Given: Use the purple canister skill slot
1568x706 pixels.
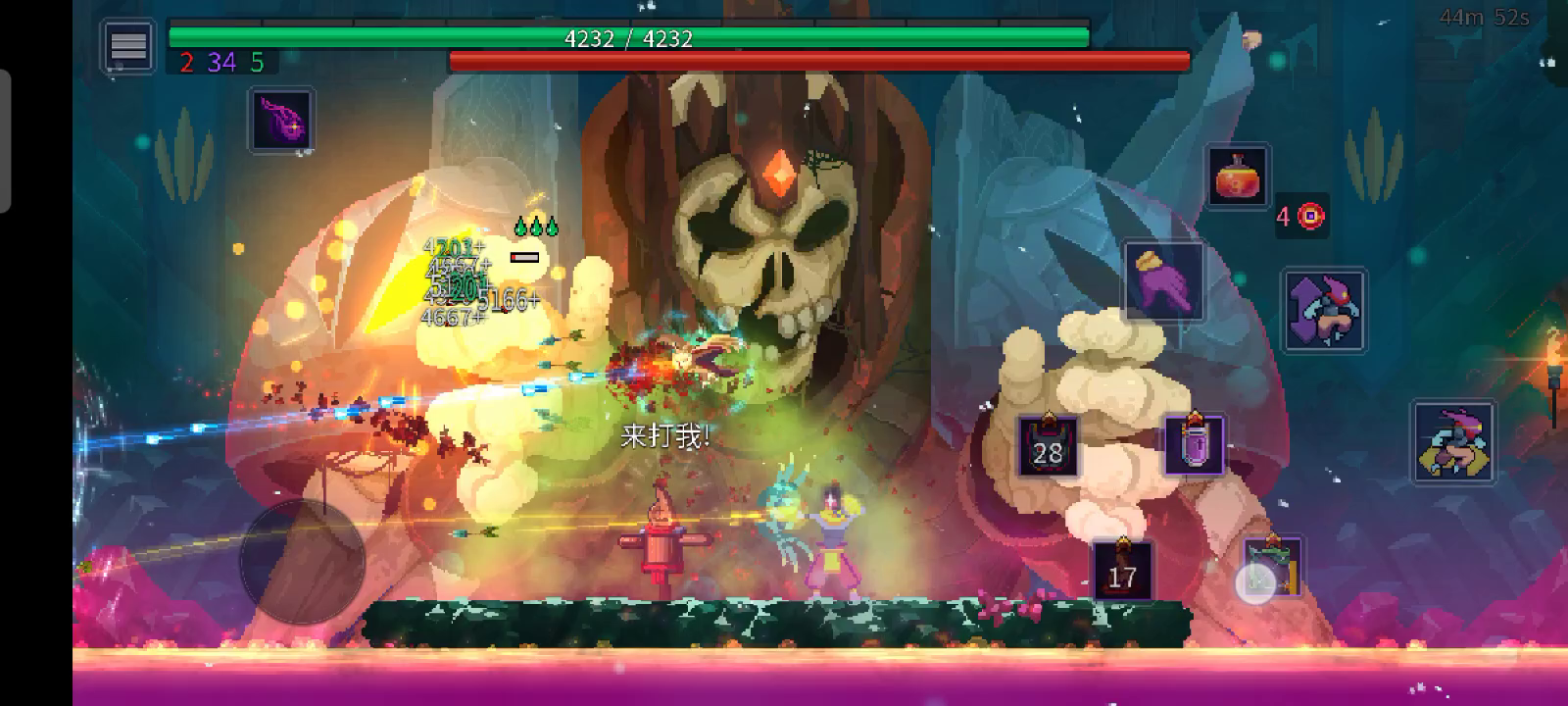Looking at the screenshot, I should click(1195, 446).
